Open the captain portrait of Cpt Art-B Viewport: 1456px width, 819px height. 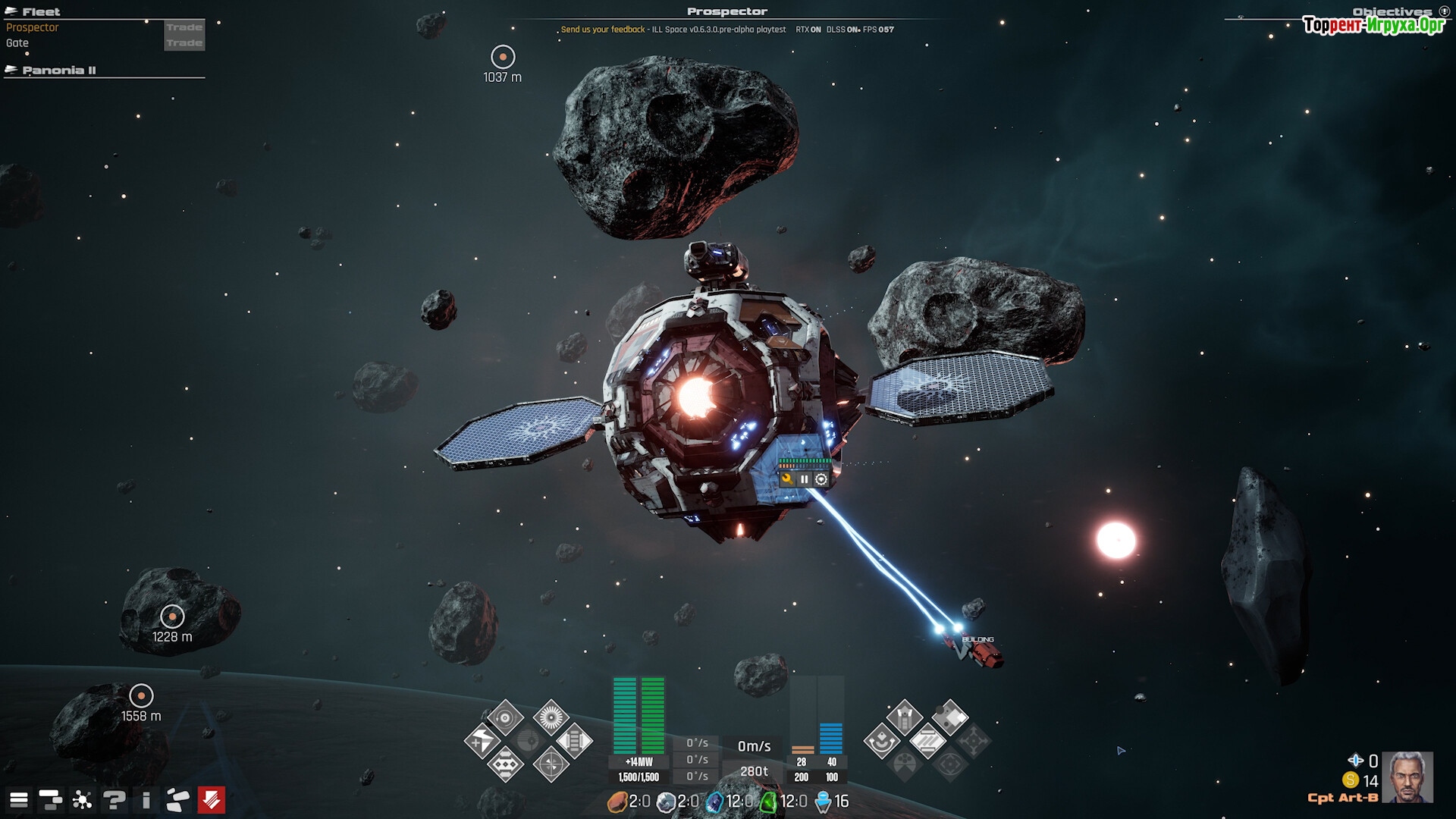[x=1407, y=777]
